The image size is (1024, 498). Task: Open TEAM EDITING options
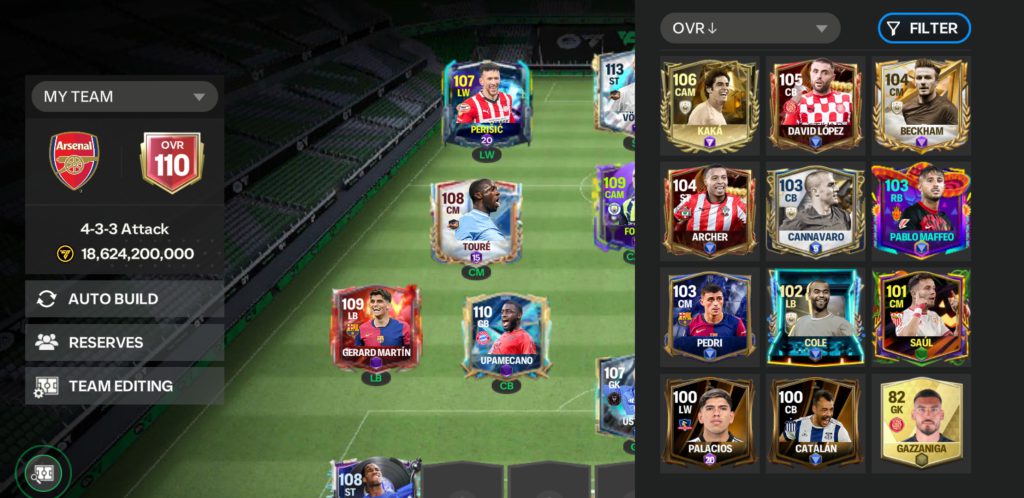[x=124, y=386]
